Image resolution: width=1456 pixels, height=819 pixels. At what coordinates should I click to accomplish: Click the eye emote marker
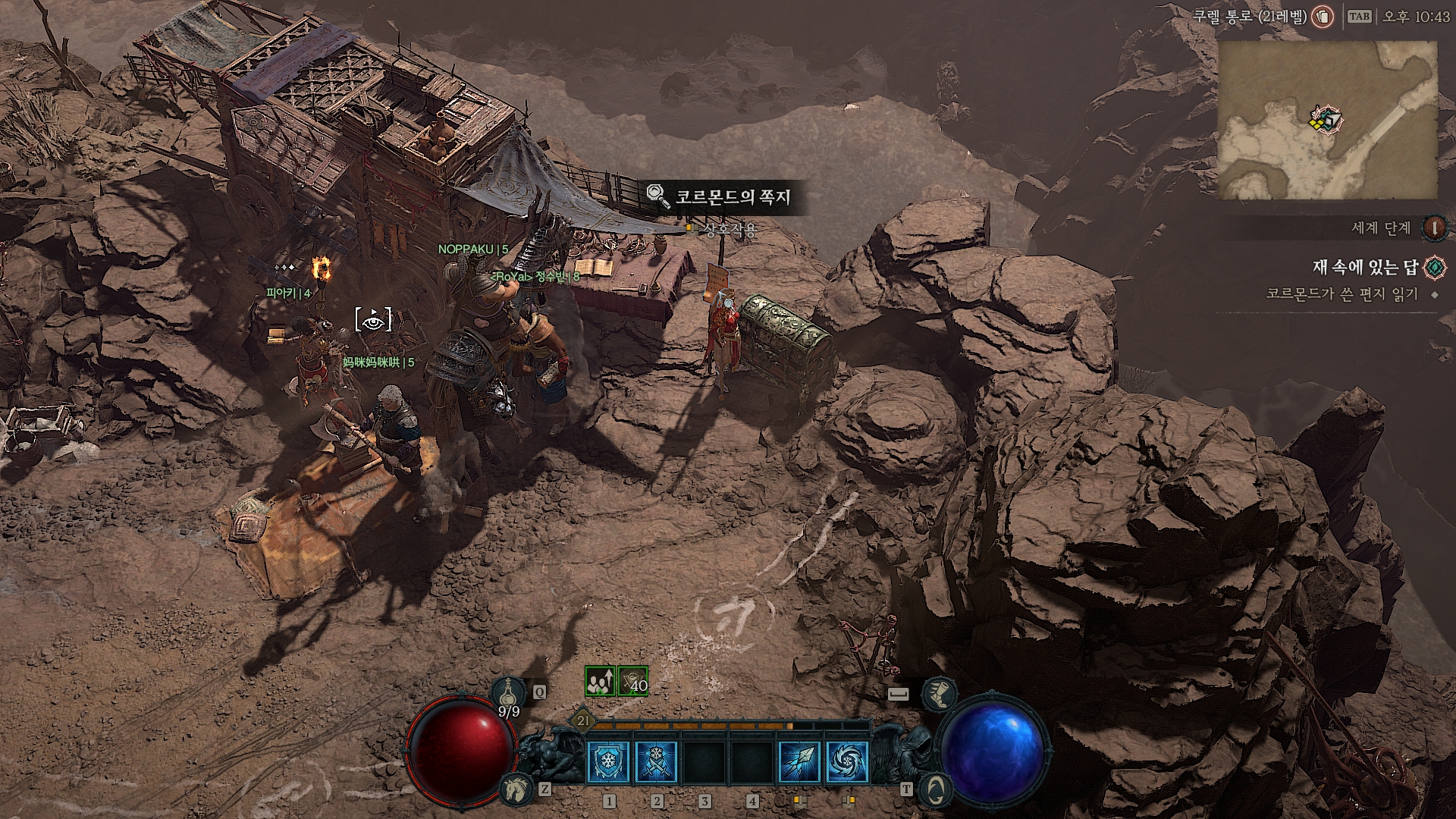pos(374,320)
